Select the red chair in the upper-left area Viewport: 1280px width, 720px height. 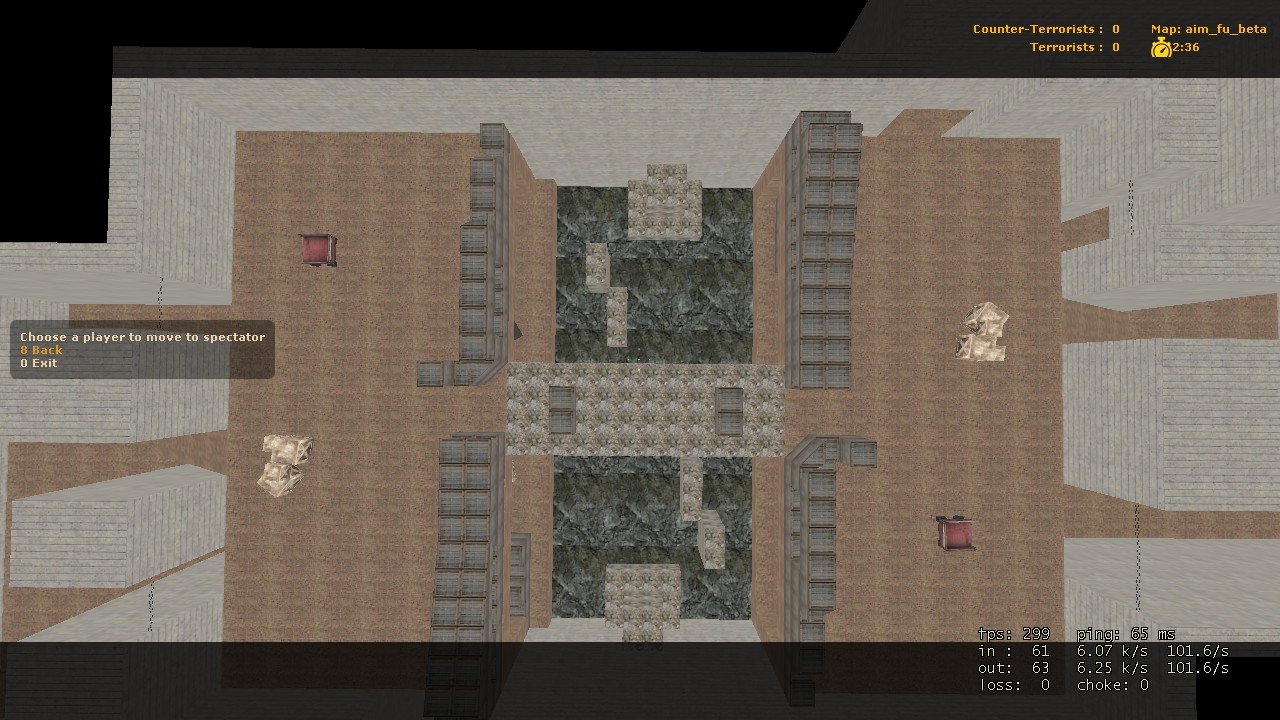[318, 251]
